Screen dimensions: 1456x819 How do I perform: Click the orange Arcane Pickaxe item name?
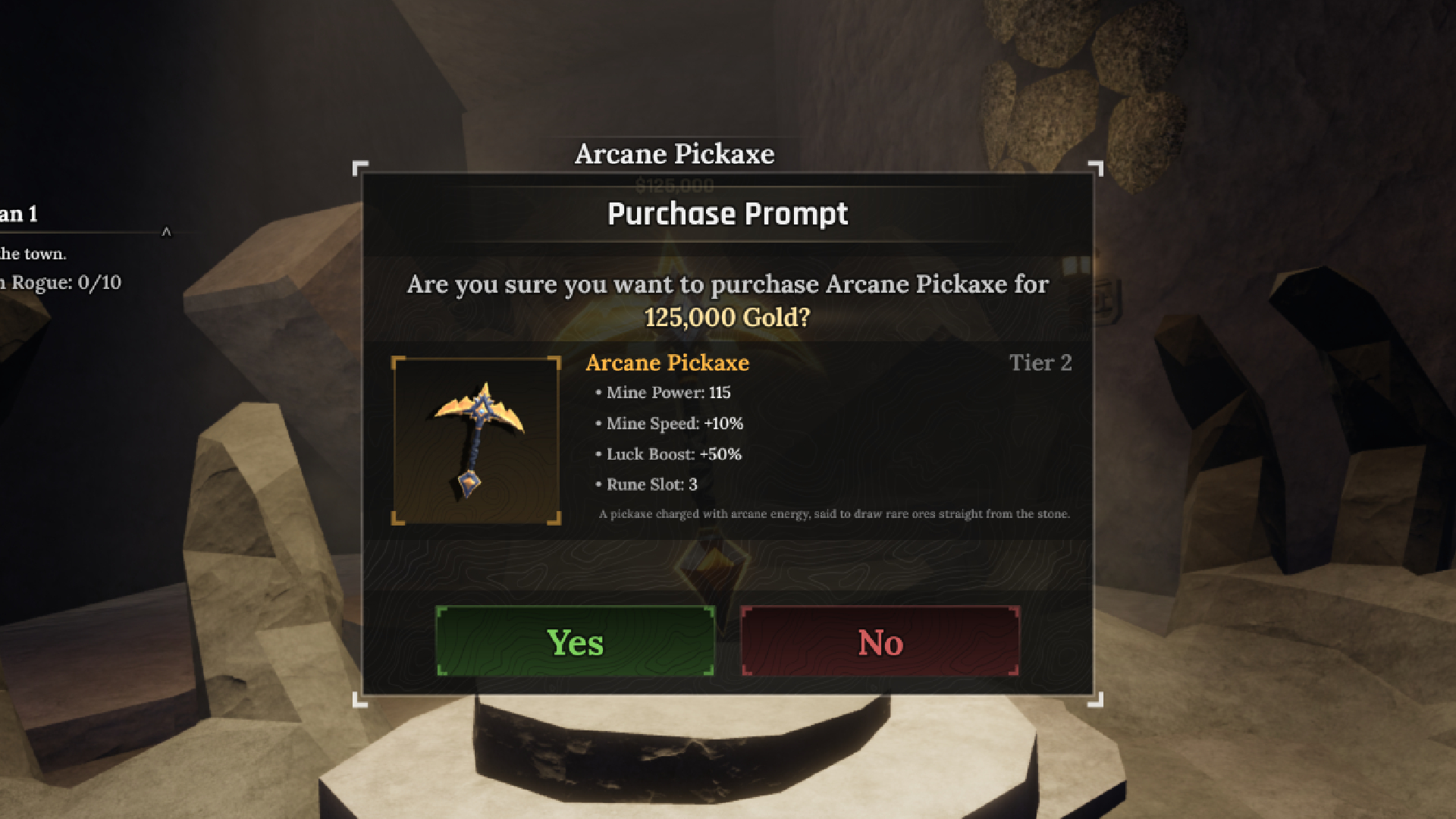pos(667,363)
